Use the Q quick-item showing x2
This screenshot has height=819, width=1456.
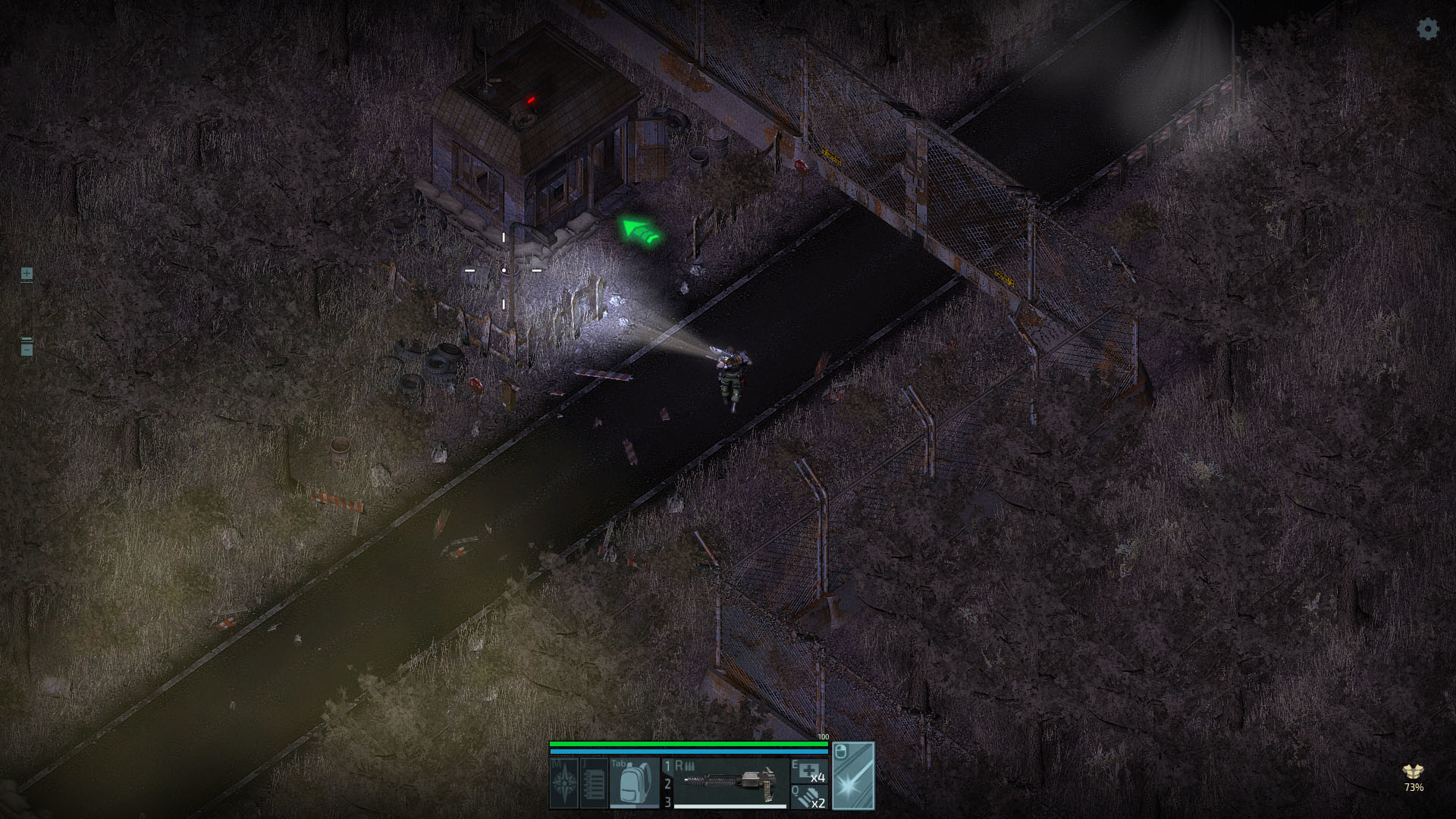point(810,798)
